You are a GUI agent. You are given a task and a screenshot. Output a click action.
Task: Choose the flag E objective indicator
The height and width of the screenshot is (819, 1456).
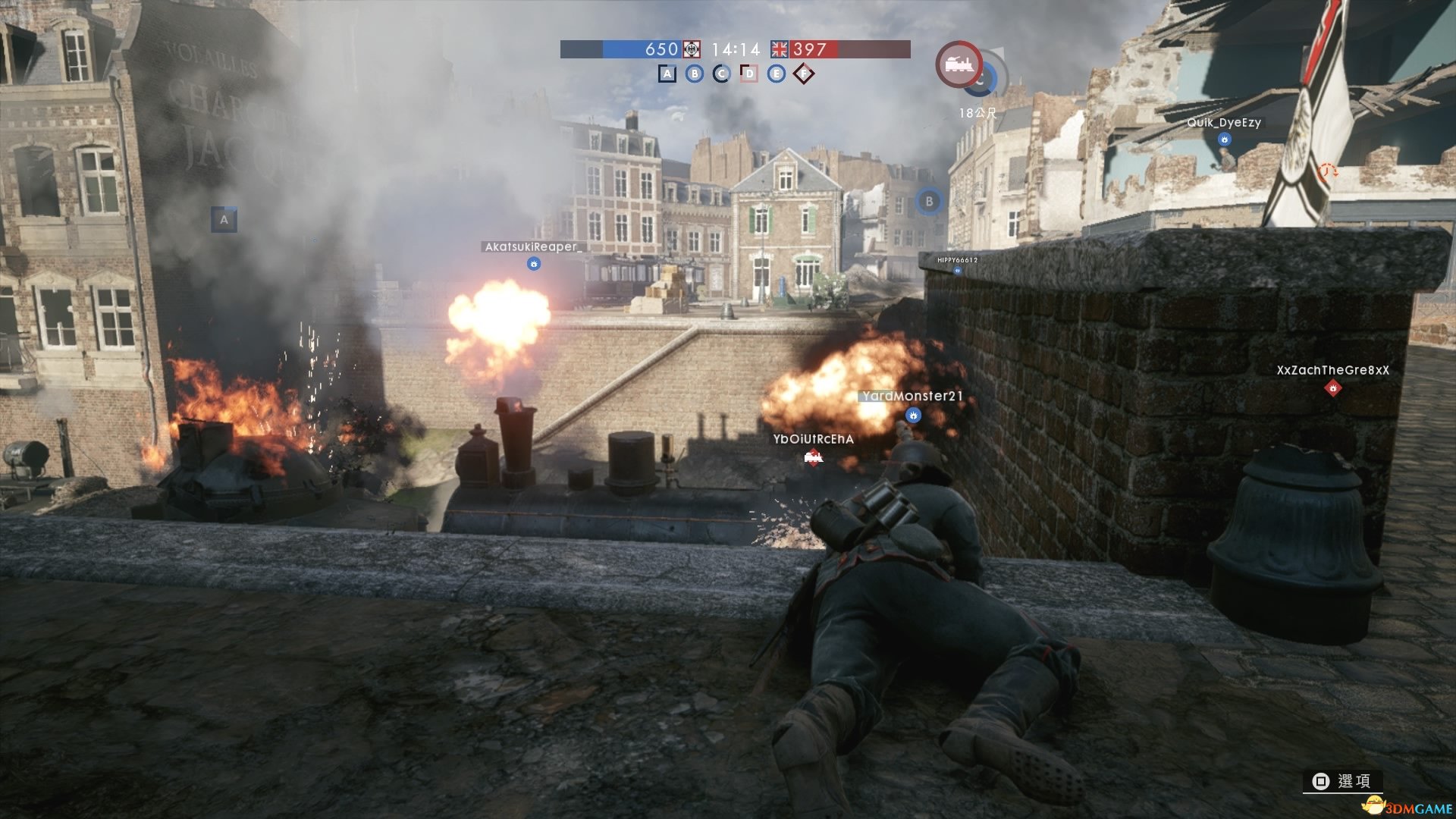pyautogui.click(x=776, y=74)
